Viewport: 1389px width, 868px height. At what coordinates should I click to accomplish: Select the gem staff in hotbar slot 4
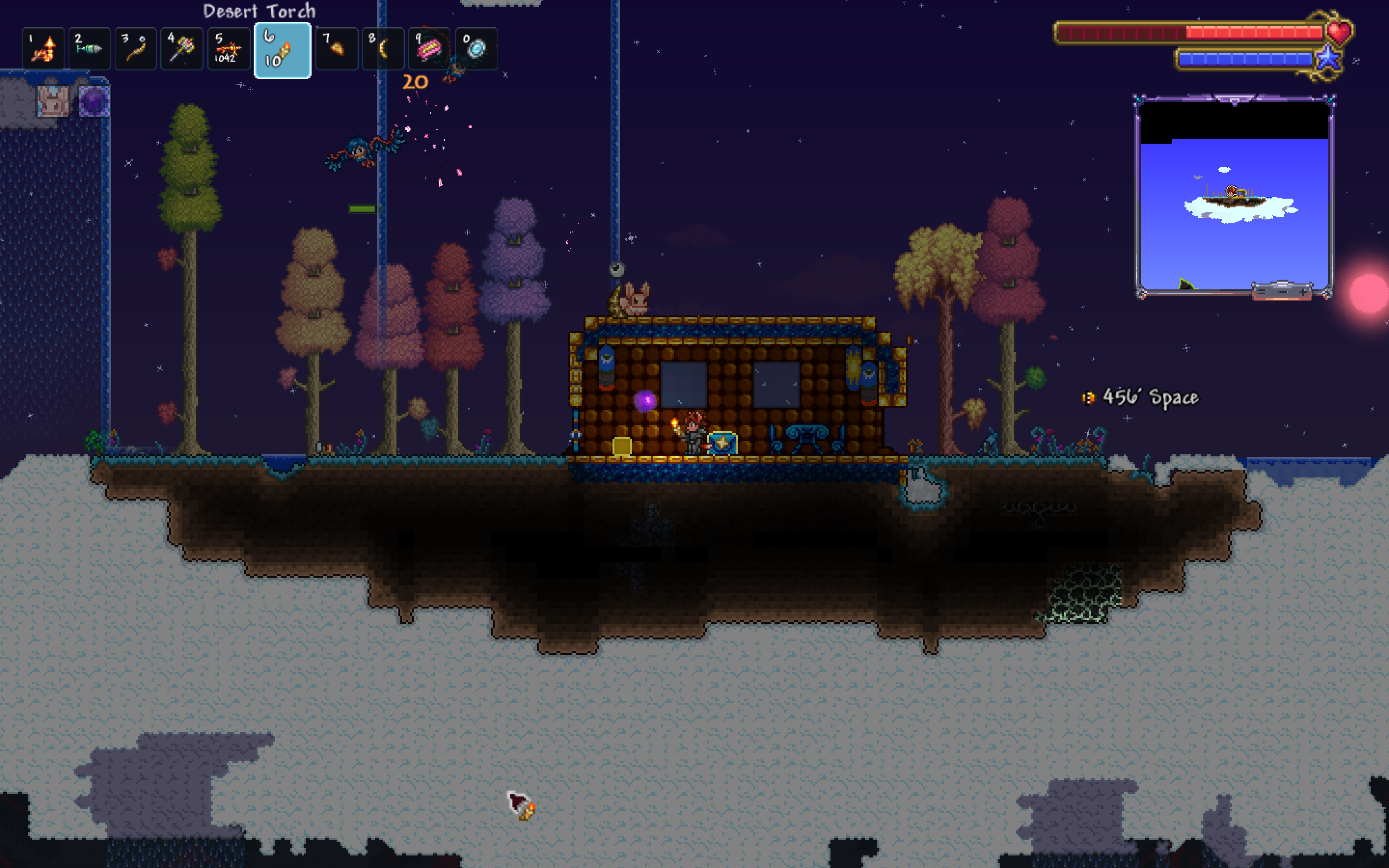182,49
